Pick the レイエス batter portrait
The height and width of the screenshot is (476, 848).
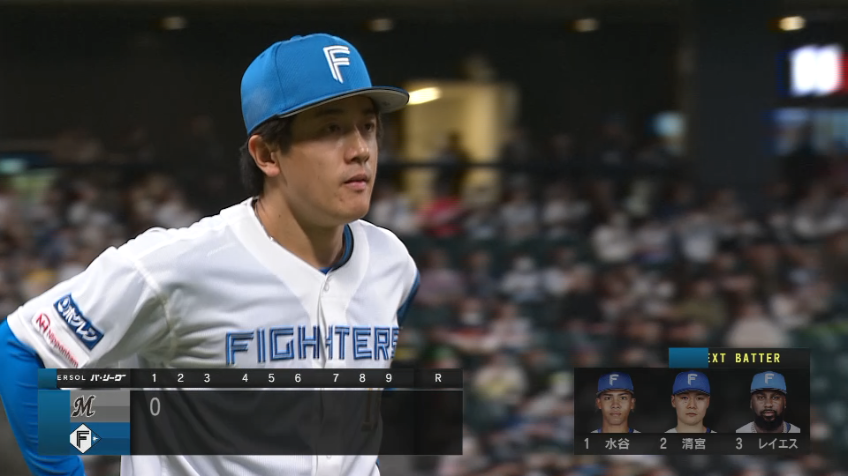[768, 402]
